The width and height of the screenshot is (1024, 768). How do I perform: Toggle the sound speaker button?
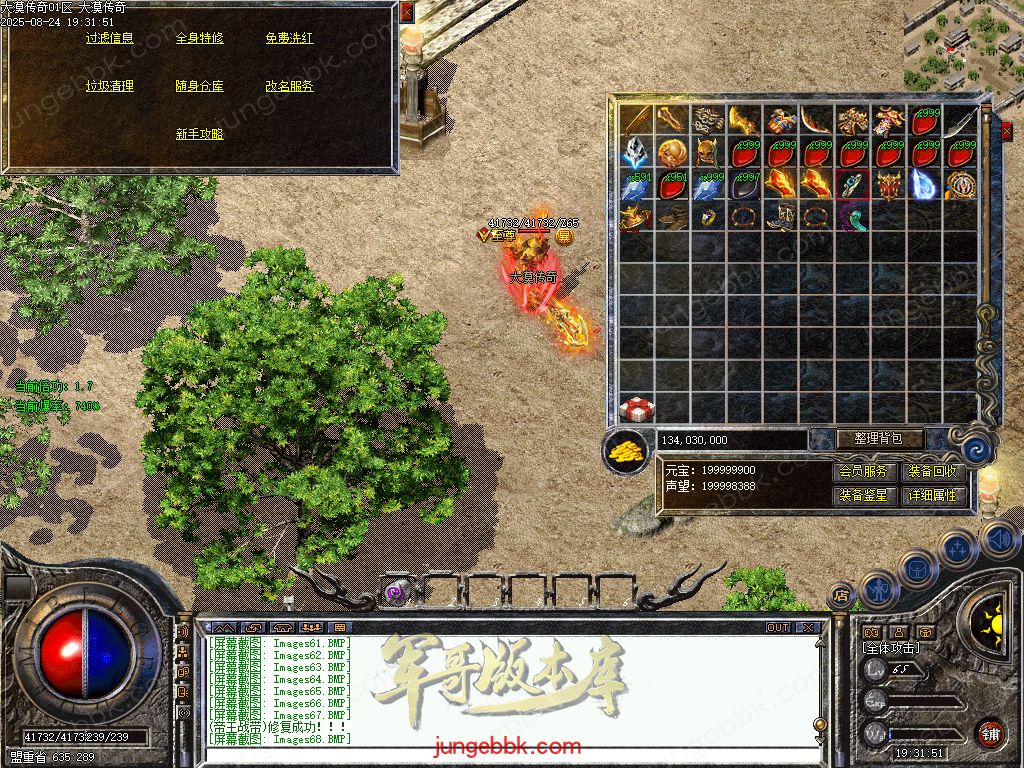pyautogui.click(x=998, y=540)
